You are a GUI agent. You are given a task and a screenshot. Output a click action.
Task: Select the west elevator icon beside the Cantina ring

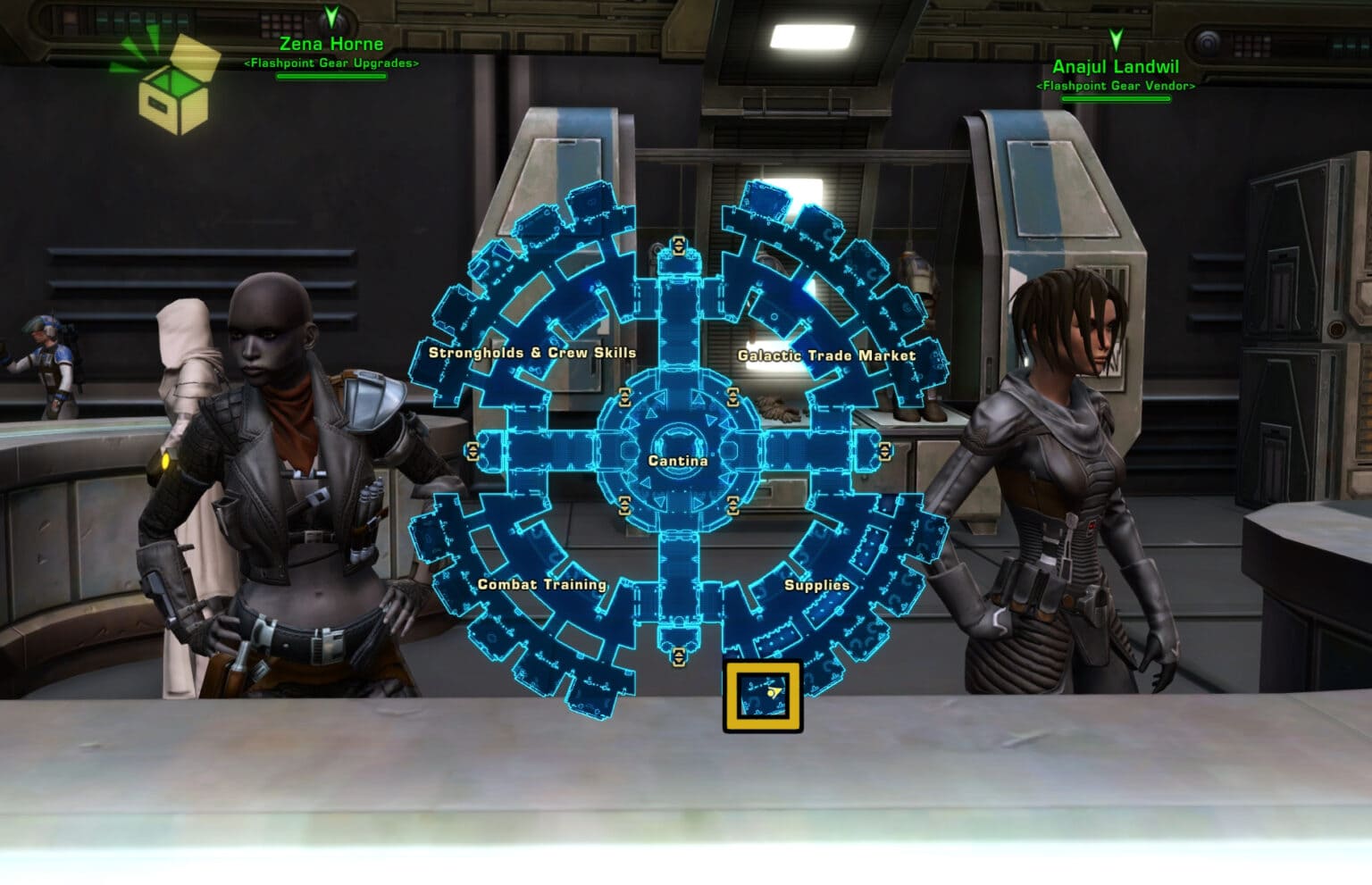[x=473, y=449]
